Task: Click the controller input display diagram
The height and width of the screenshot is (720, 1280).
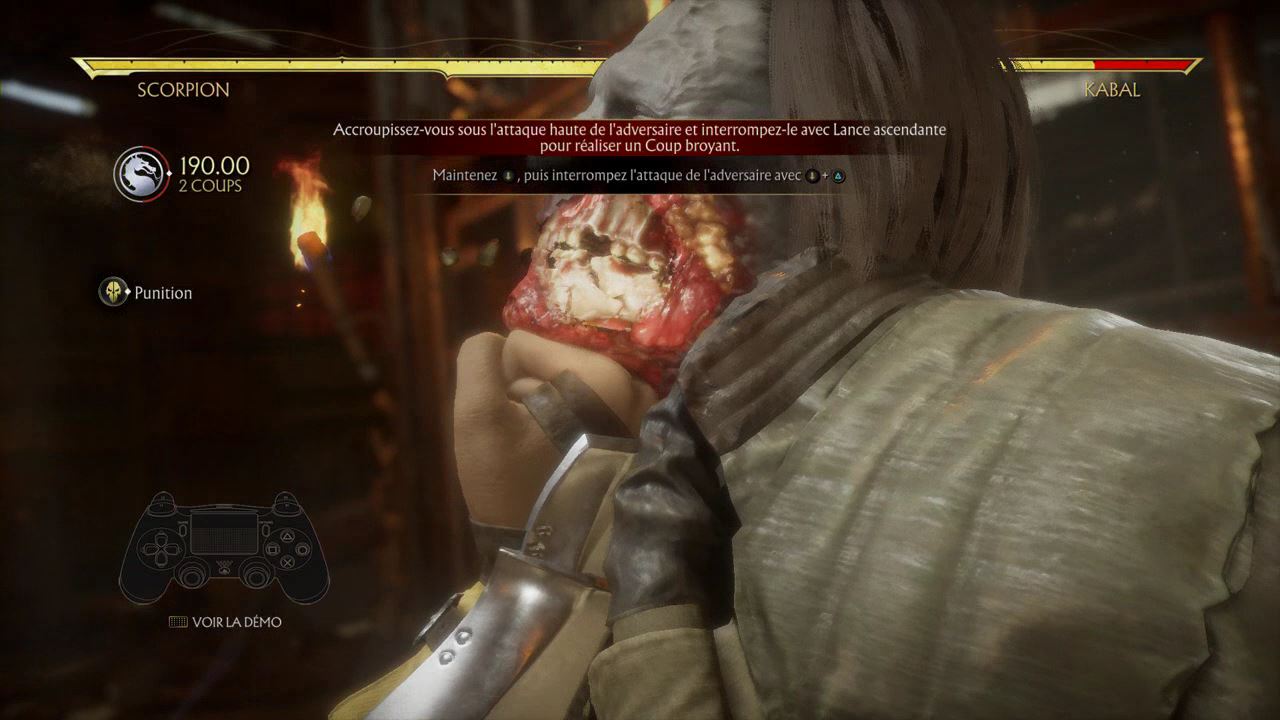Action: [224, 547]
